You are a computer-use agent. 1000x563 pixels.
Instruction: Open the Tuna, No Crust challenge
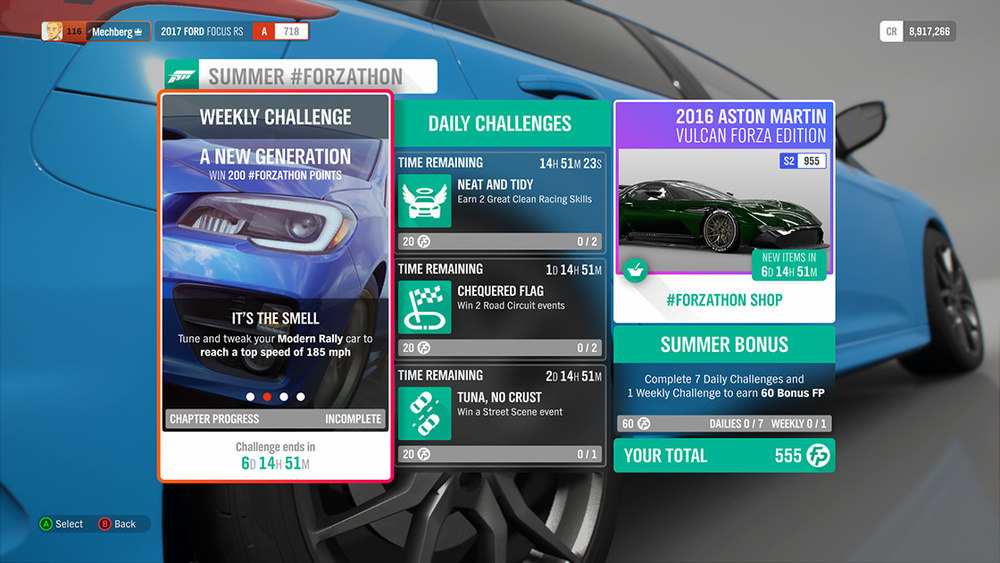501,413
